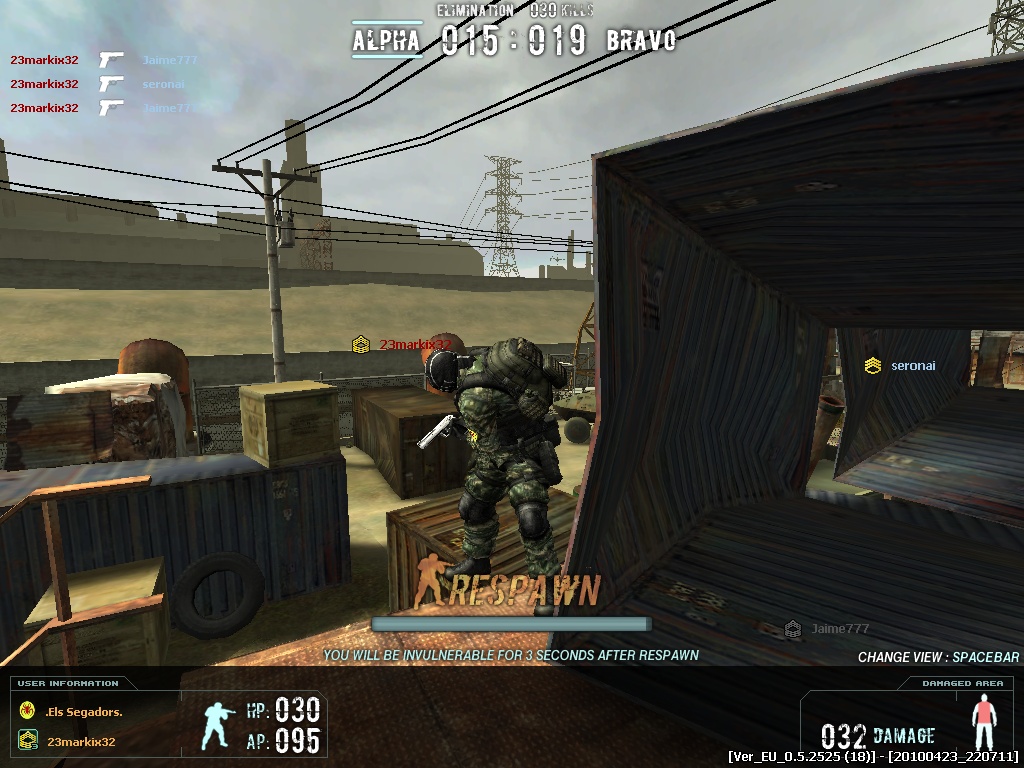Select the 23markix32 tag above the soldier

click(413, 345)
